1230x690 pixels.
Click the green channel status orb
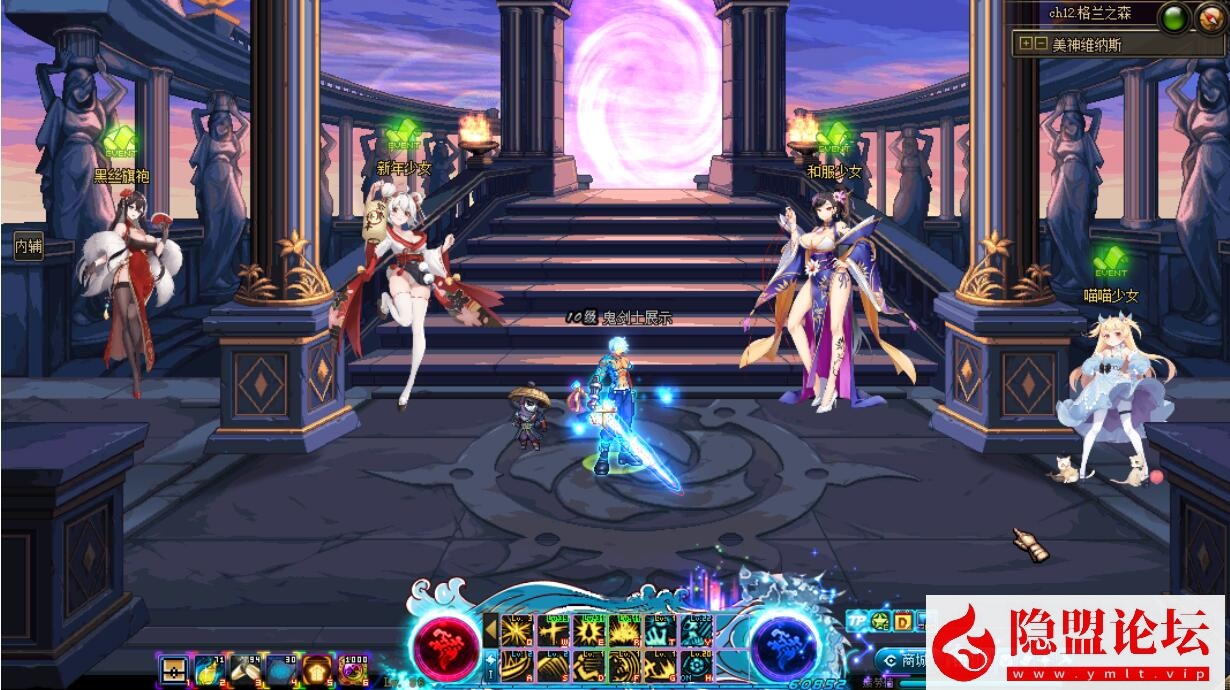[1174, 17]
